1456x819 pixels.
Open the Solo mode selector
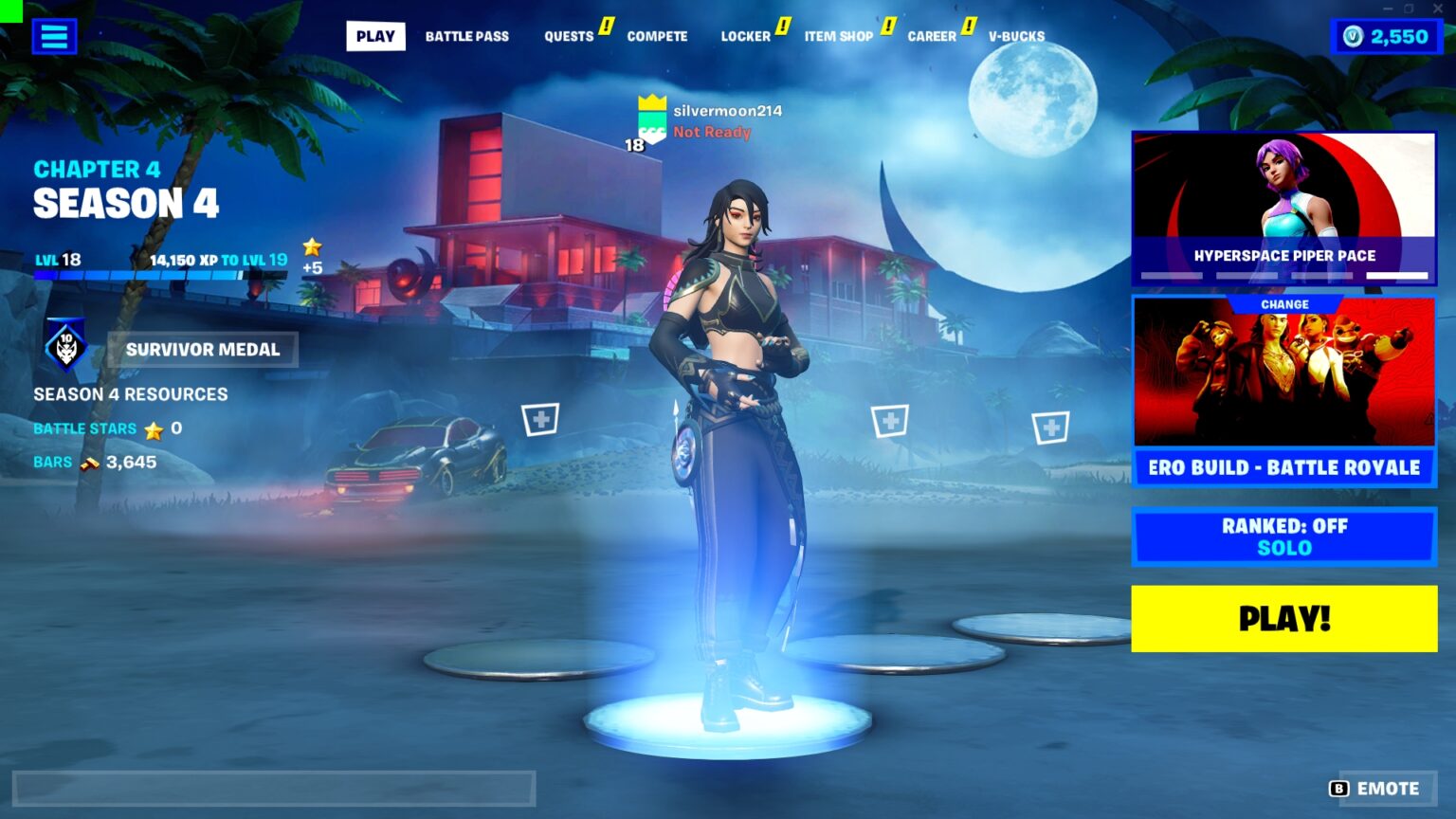click(x=1283, y=548)
